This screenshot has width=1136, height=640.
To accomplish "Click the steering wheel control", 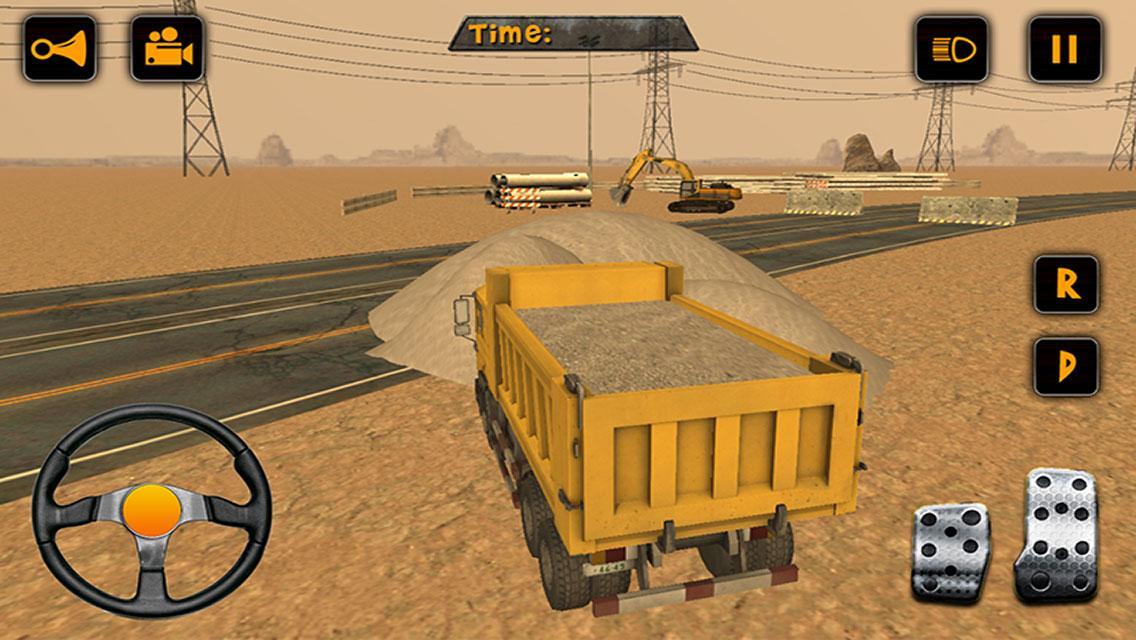I will 152,510.
